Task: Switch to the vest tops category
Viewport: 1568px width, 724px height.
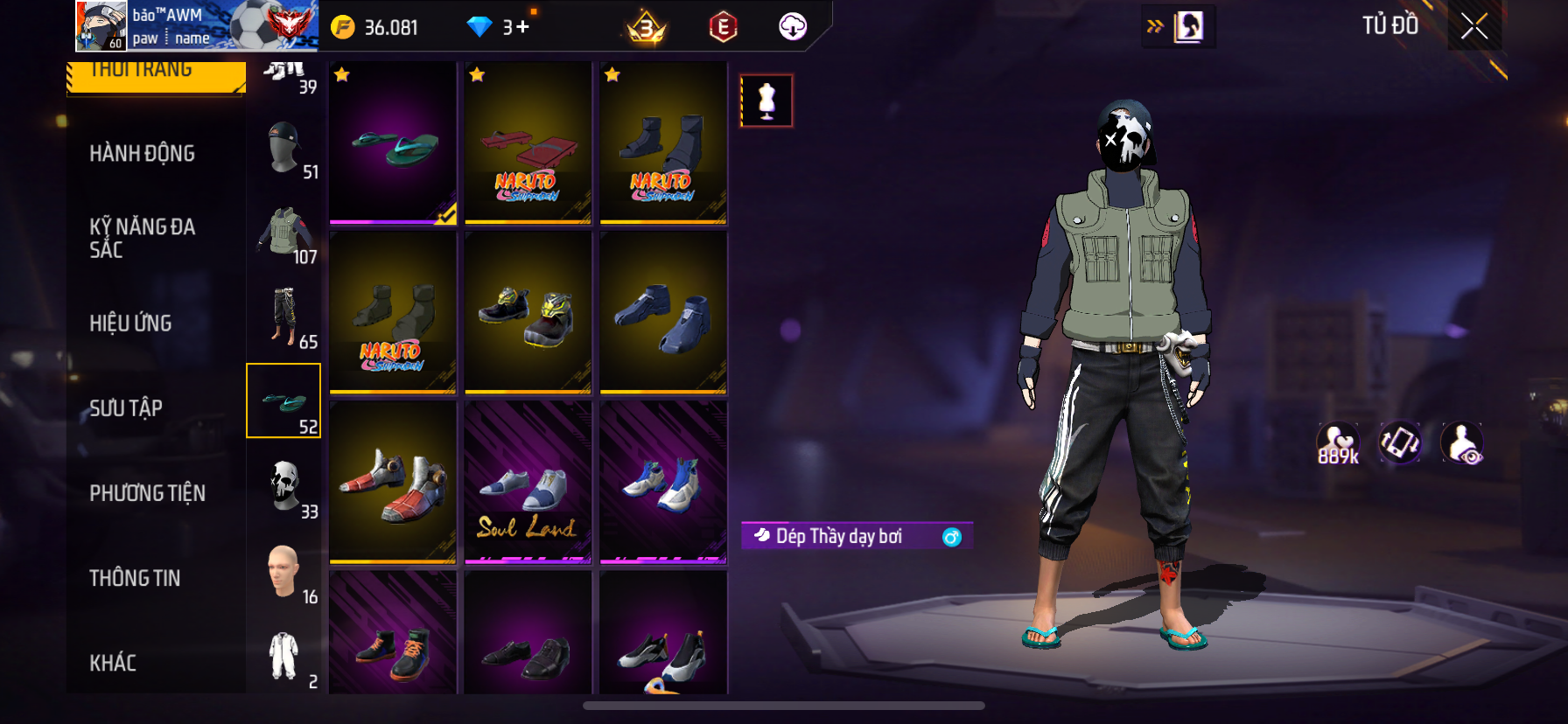Action: click(285, 233)
